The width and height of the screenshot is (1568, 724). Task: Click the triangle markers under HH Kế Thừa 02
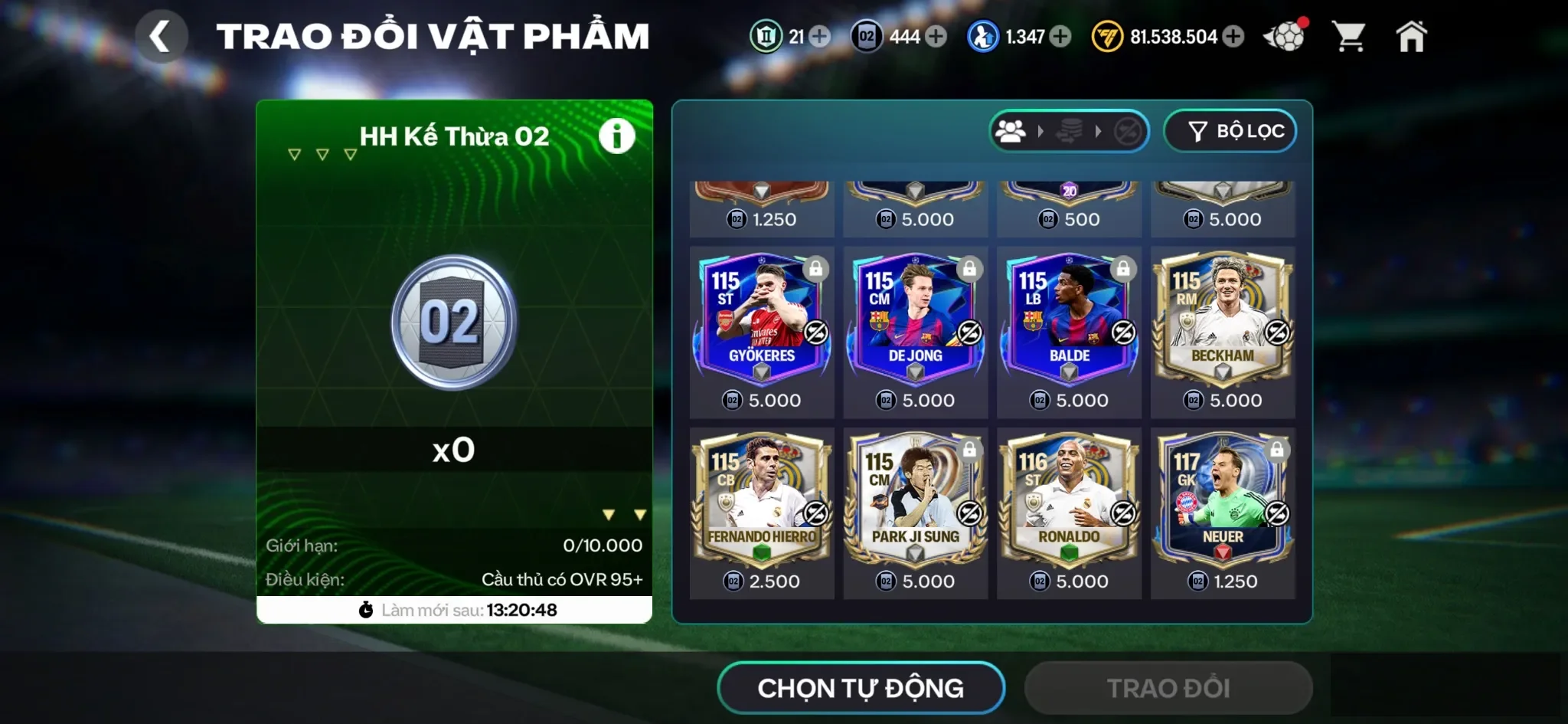tap(322, 154)
